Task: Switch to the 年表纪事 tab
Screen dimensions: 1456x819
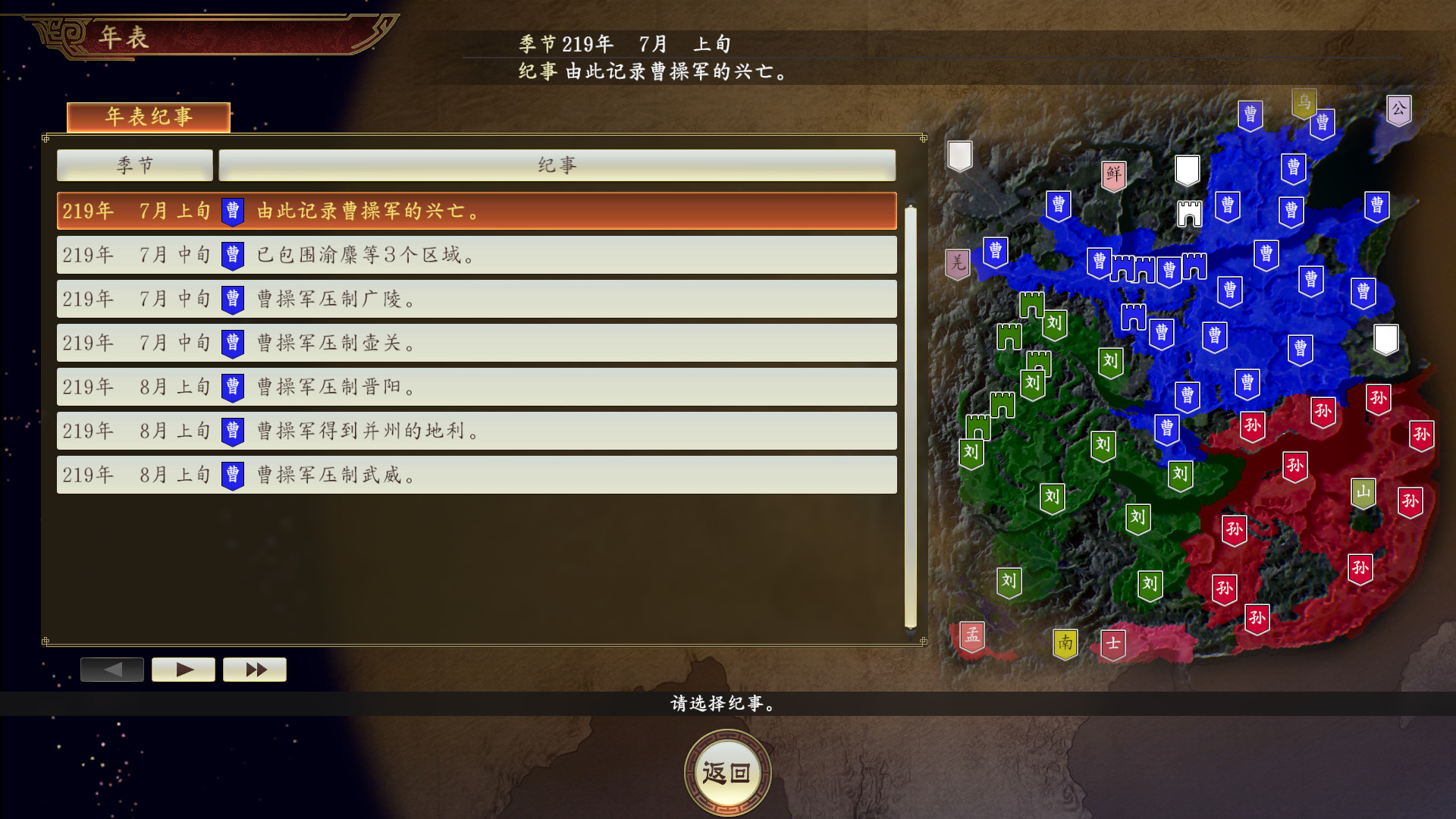Action: pos(149,117)
